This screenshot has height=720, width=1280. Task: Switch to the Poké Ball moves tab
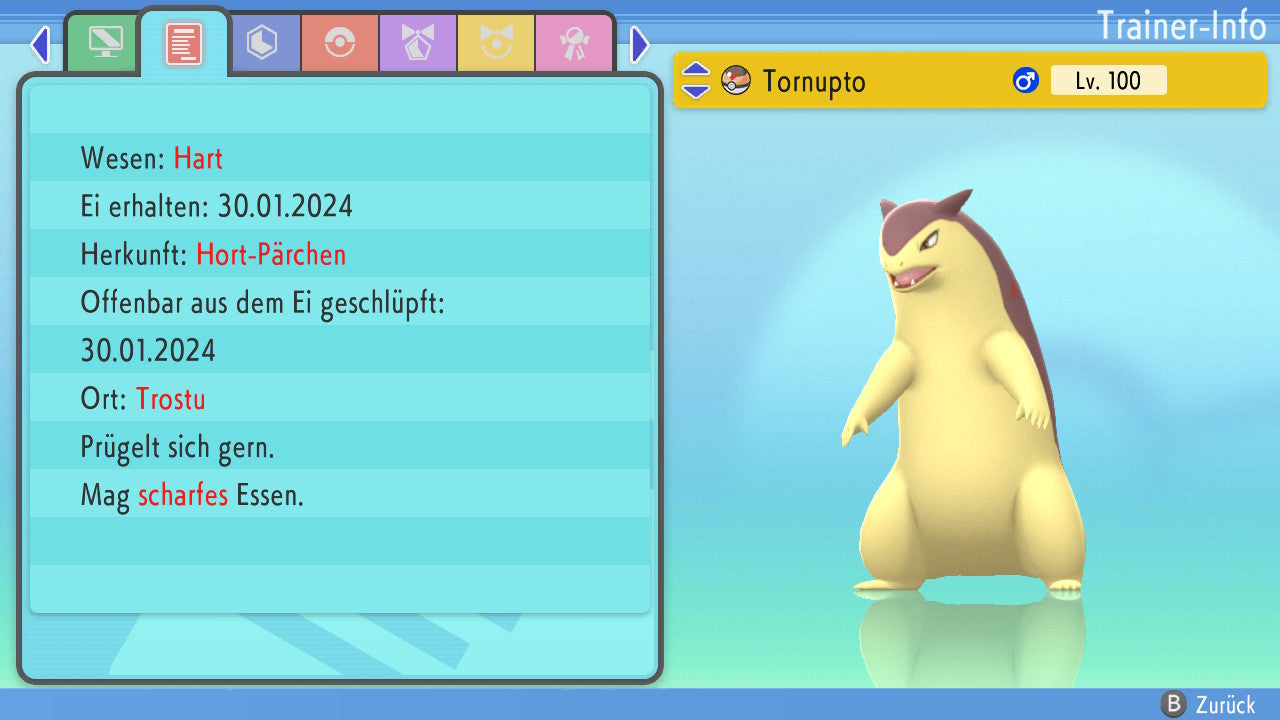pyautogui.click(x=340, y=44)
